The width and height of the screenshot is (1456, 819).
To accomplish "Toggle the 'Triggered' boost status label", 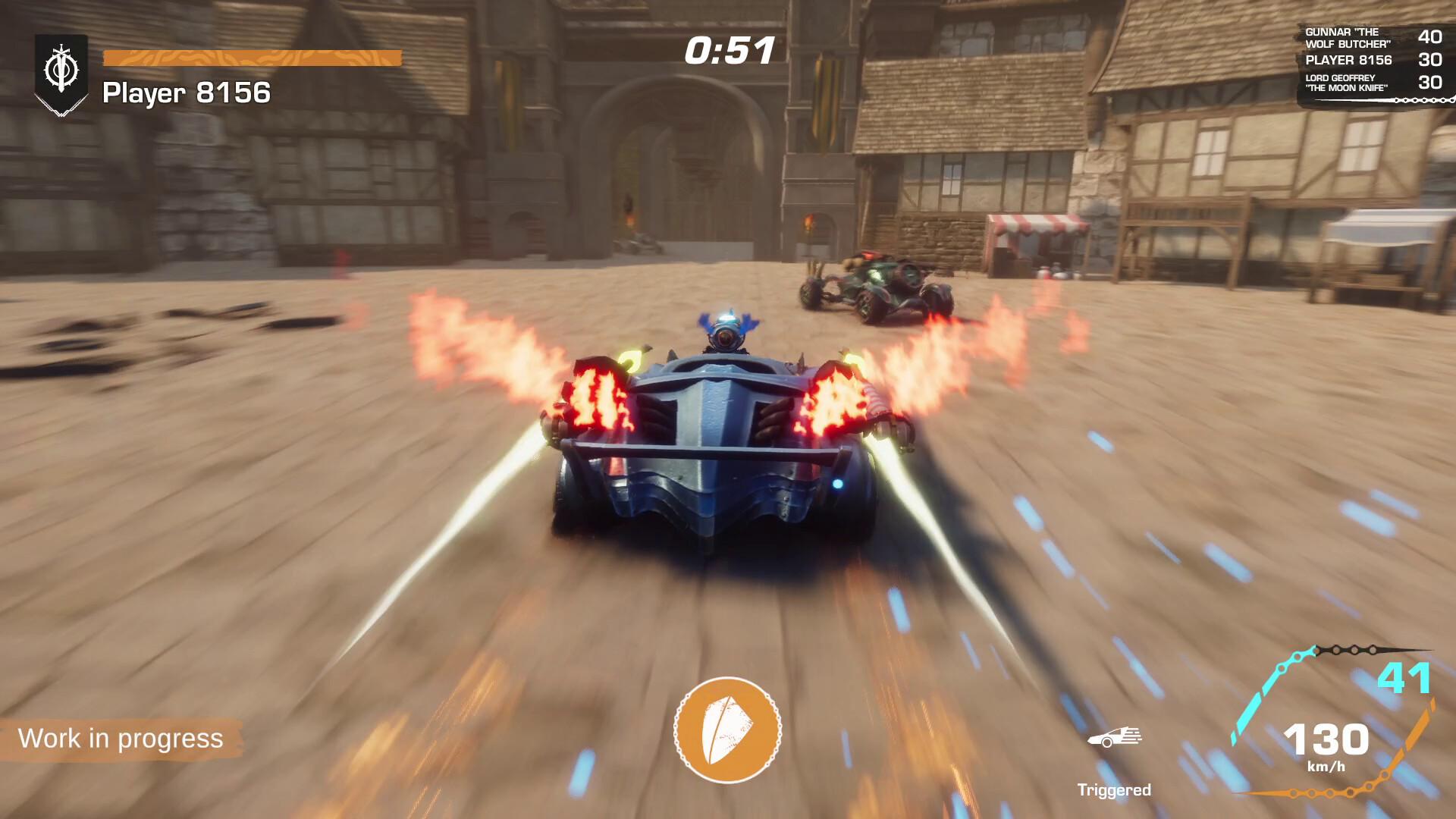I will 1116,789.
